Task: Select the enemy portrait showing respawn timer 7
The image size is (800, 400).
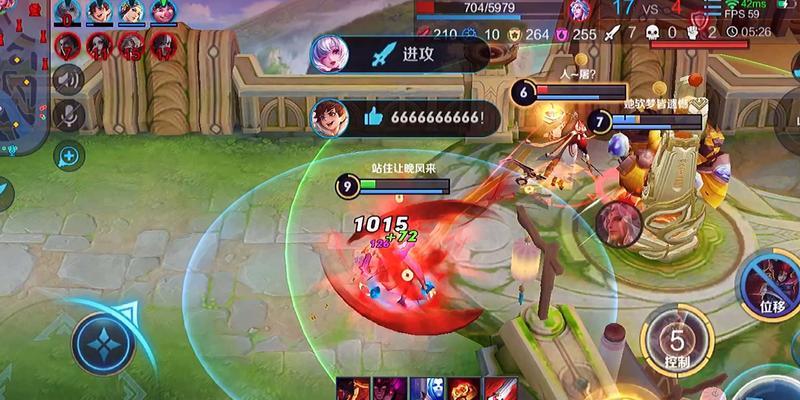Action: 69,44
